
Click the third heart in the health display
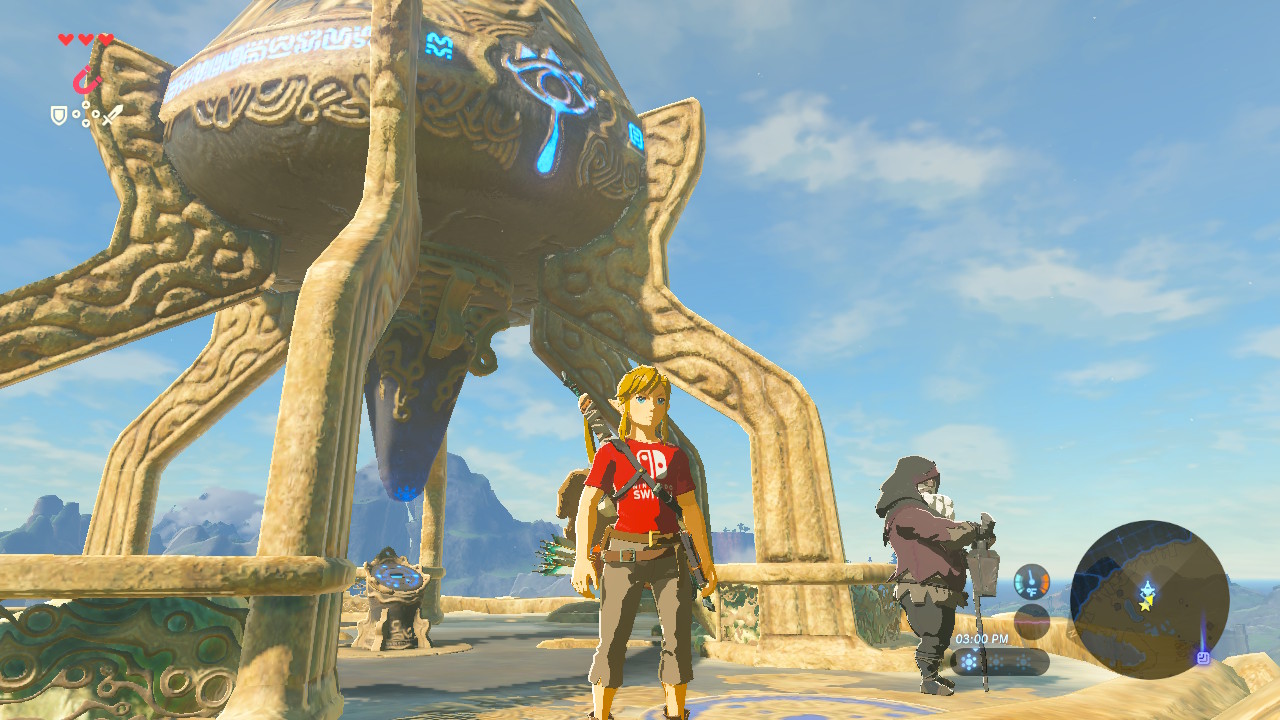[x=105, y=40]
